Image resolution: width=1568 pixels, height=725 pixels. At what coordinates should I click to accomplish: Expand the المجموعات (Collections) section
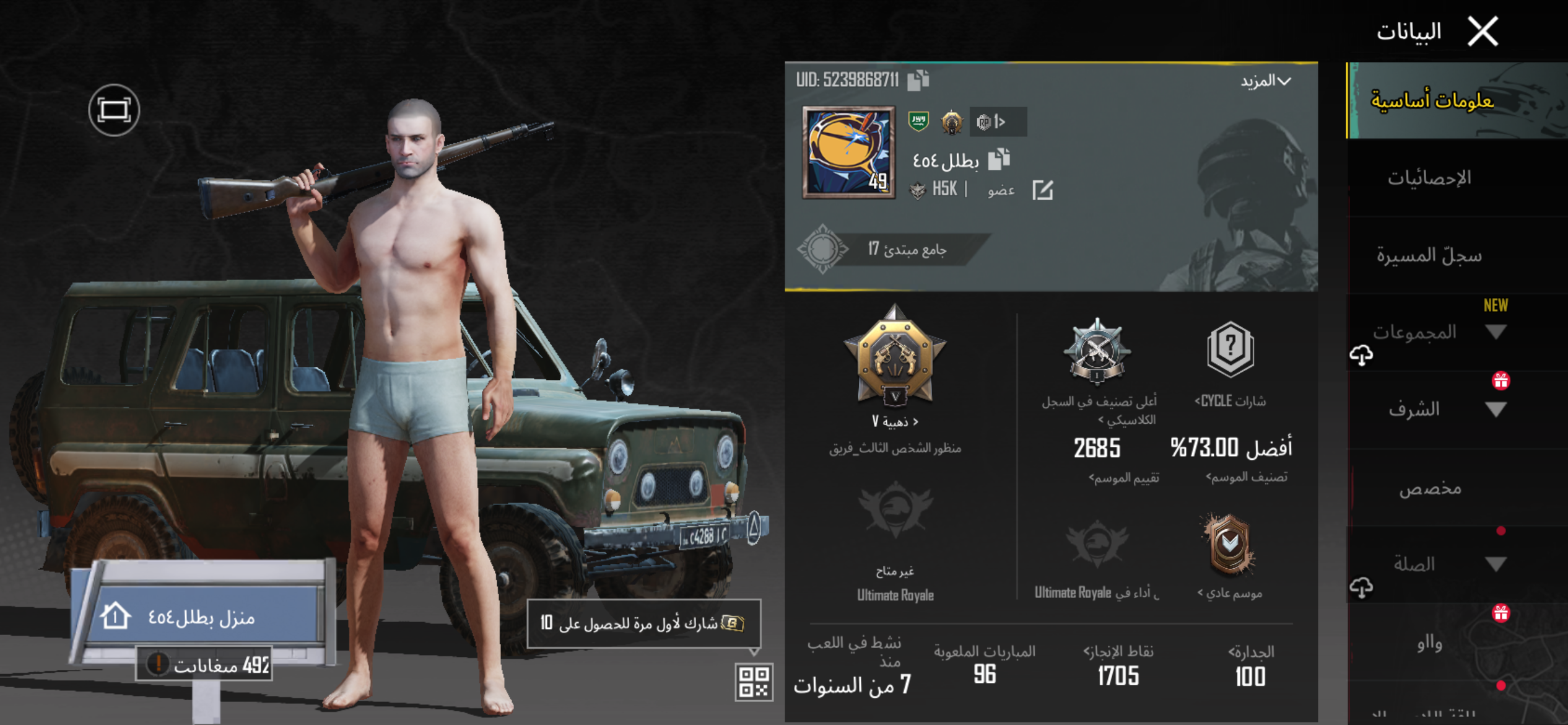[x=1496, y=333]
